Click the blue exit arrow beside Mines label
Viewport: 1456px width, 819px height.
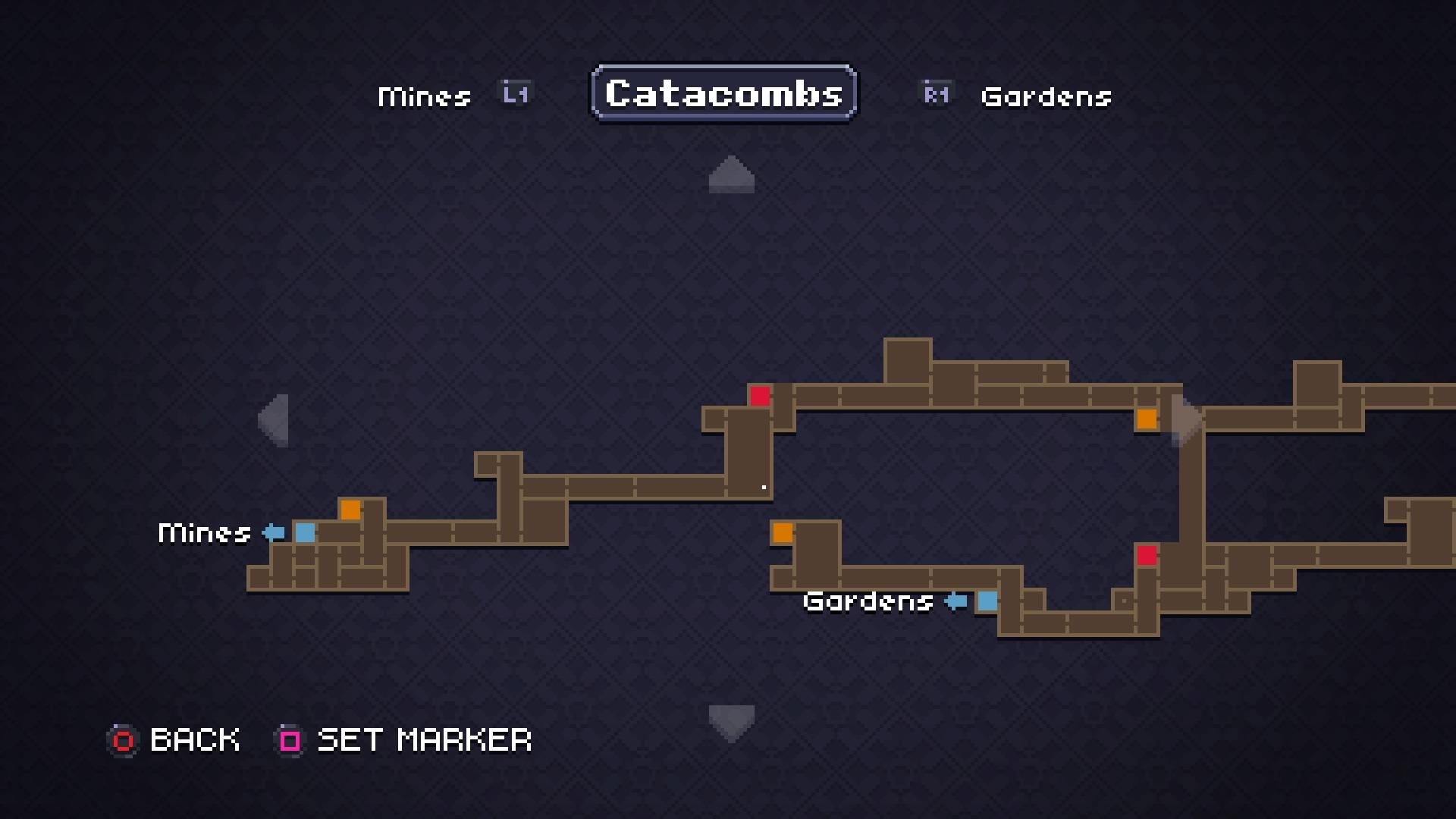[x=271, y=533]
